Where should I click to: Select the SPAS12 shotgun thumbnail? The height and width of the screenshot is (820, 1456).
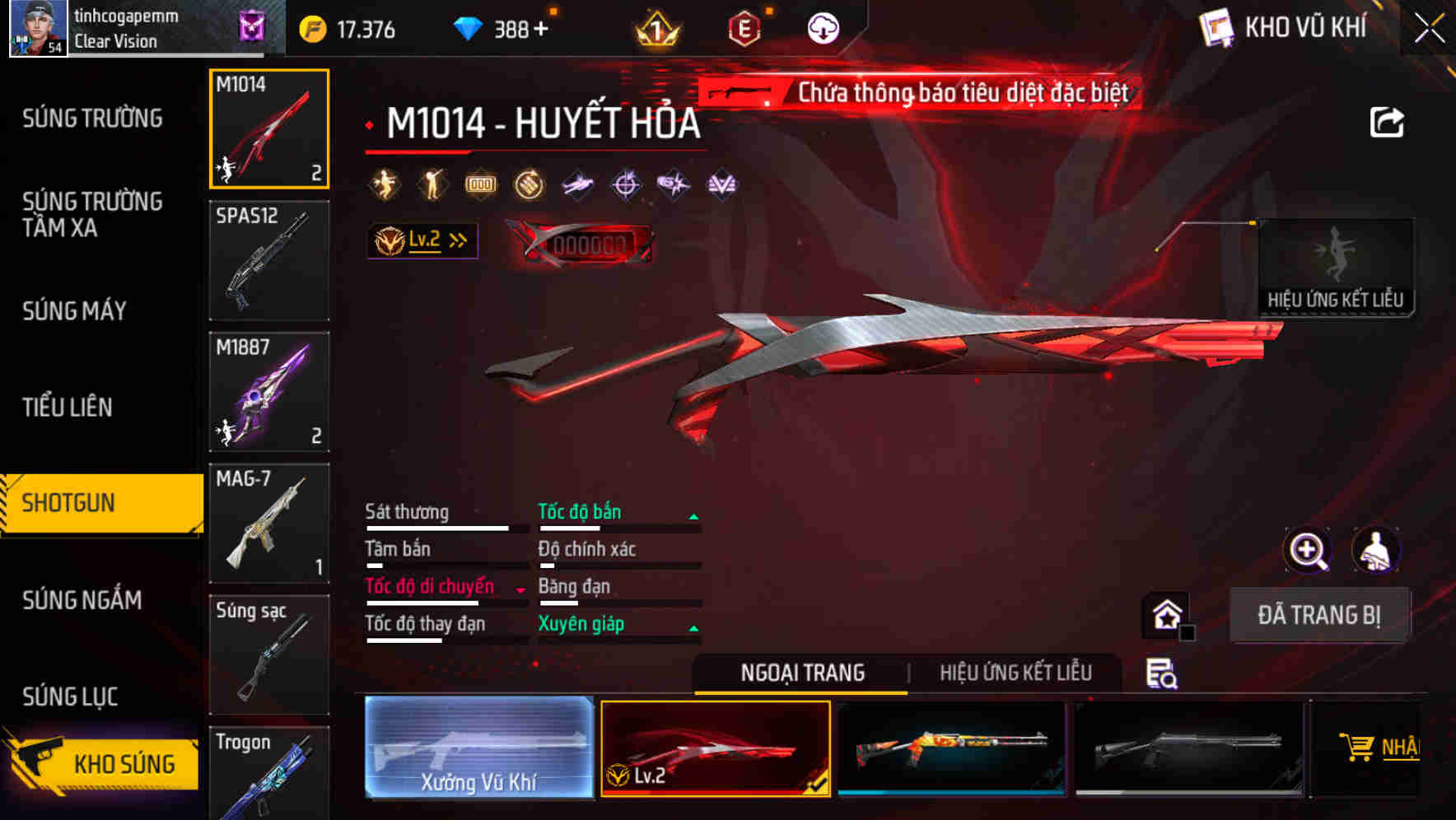[x=268, y=261]
